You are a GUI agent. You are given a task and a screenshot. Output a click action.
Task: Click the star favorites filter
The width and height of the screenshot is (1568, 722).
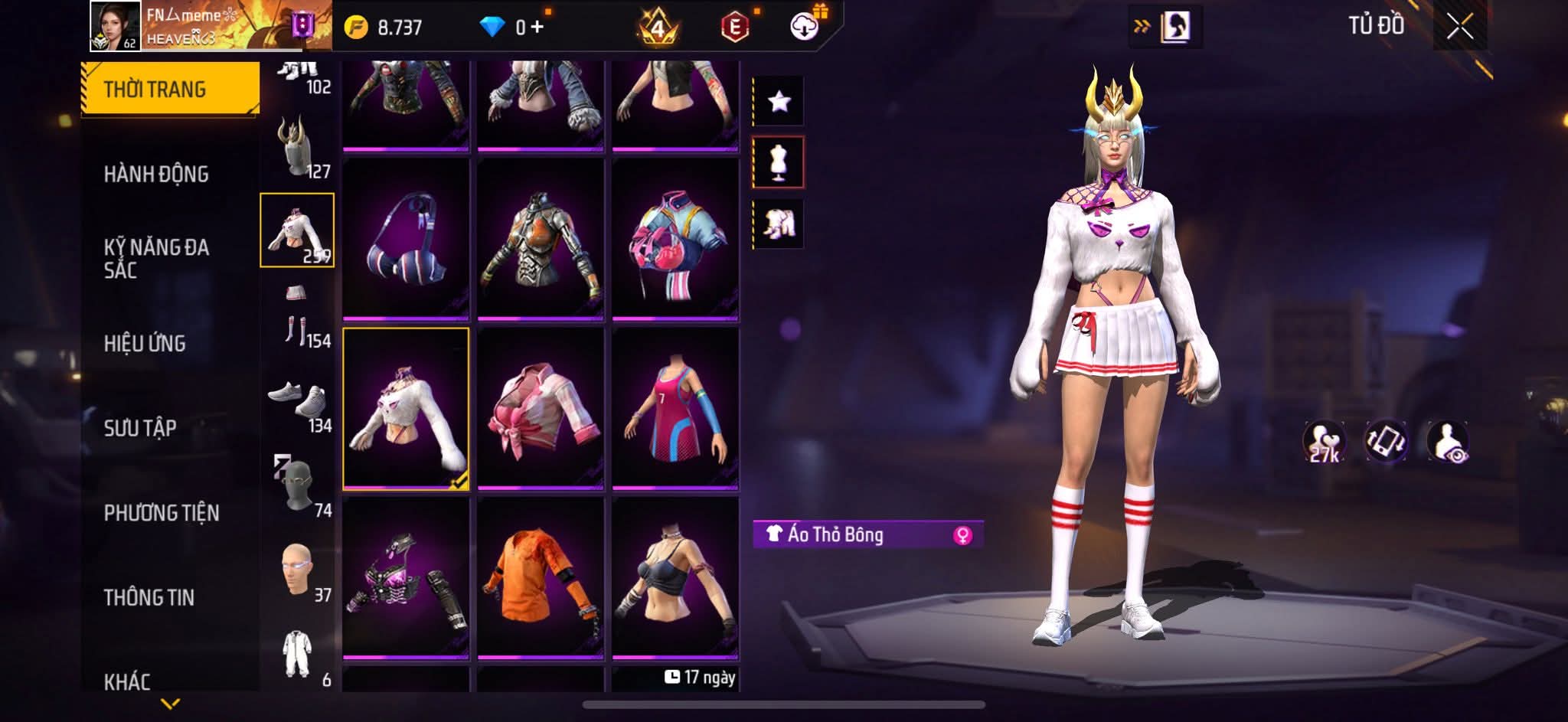pos(779,101)
